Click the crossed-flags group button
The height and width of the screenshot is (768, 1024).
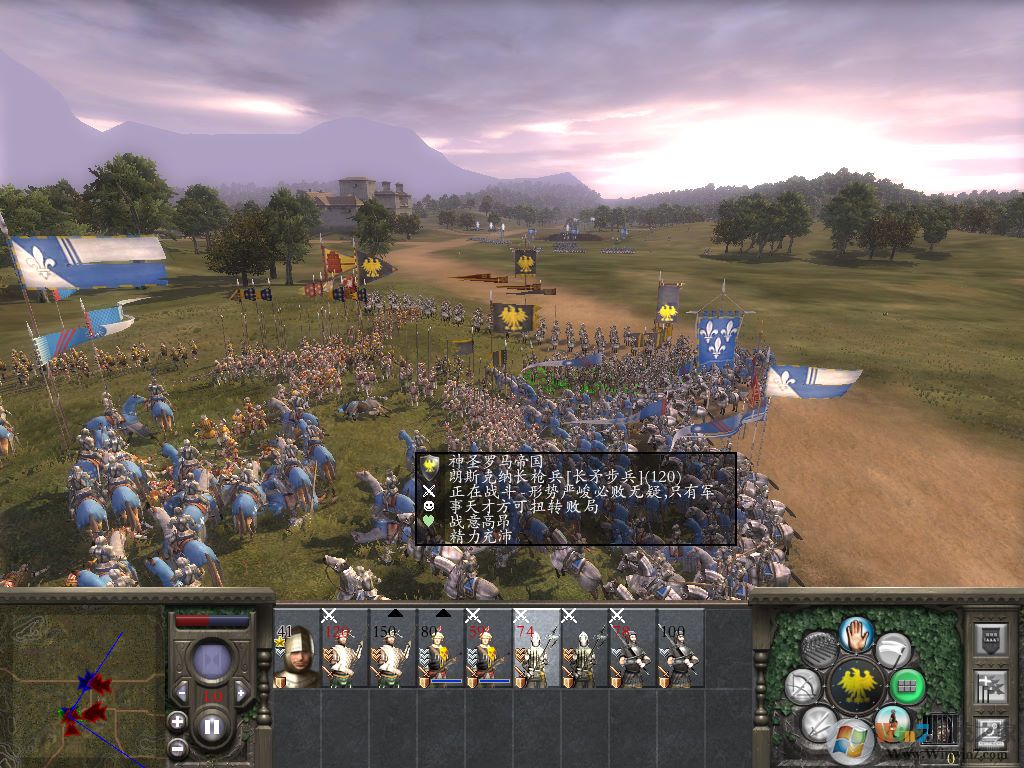989,686
